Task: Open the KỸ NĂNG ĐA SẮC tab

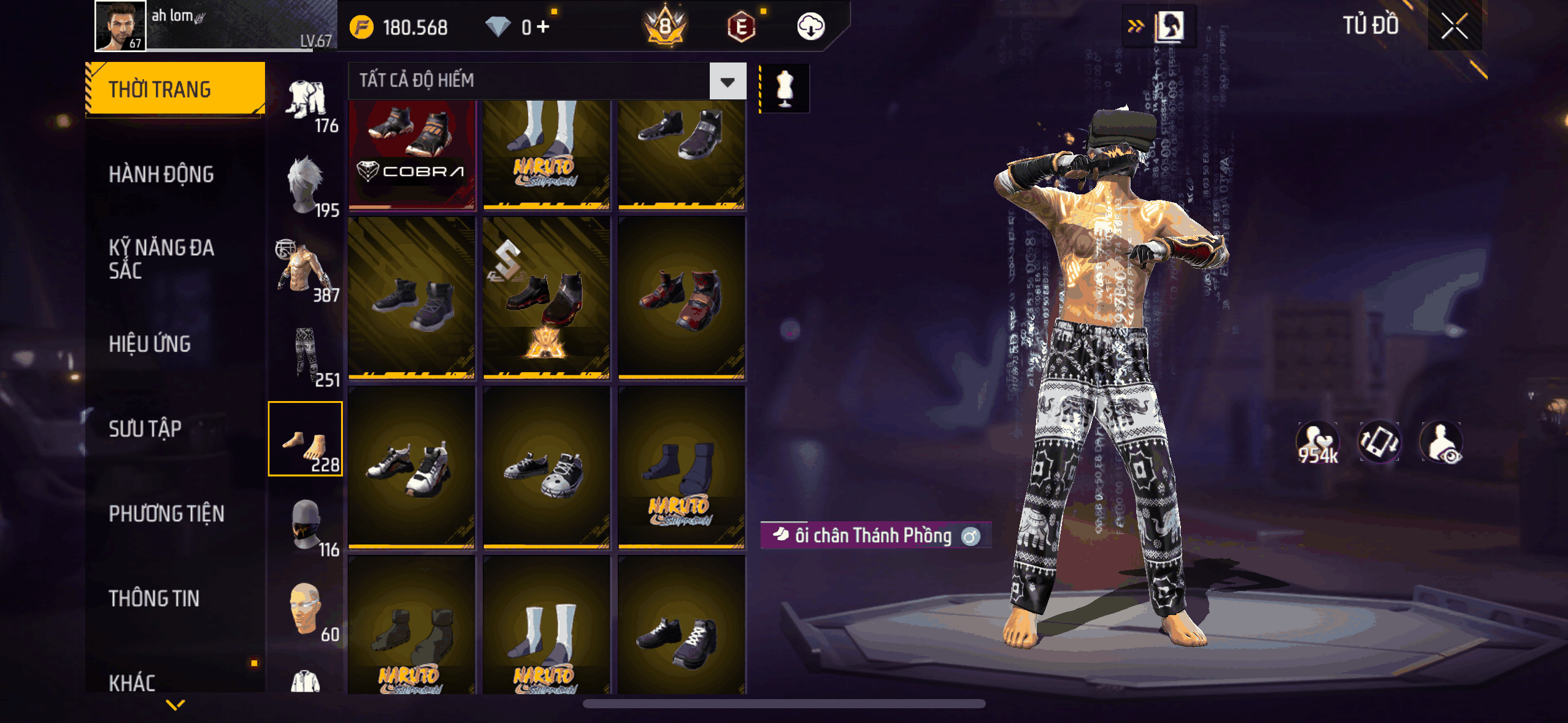Action: pos(161,259)
